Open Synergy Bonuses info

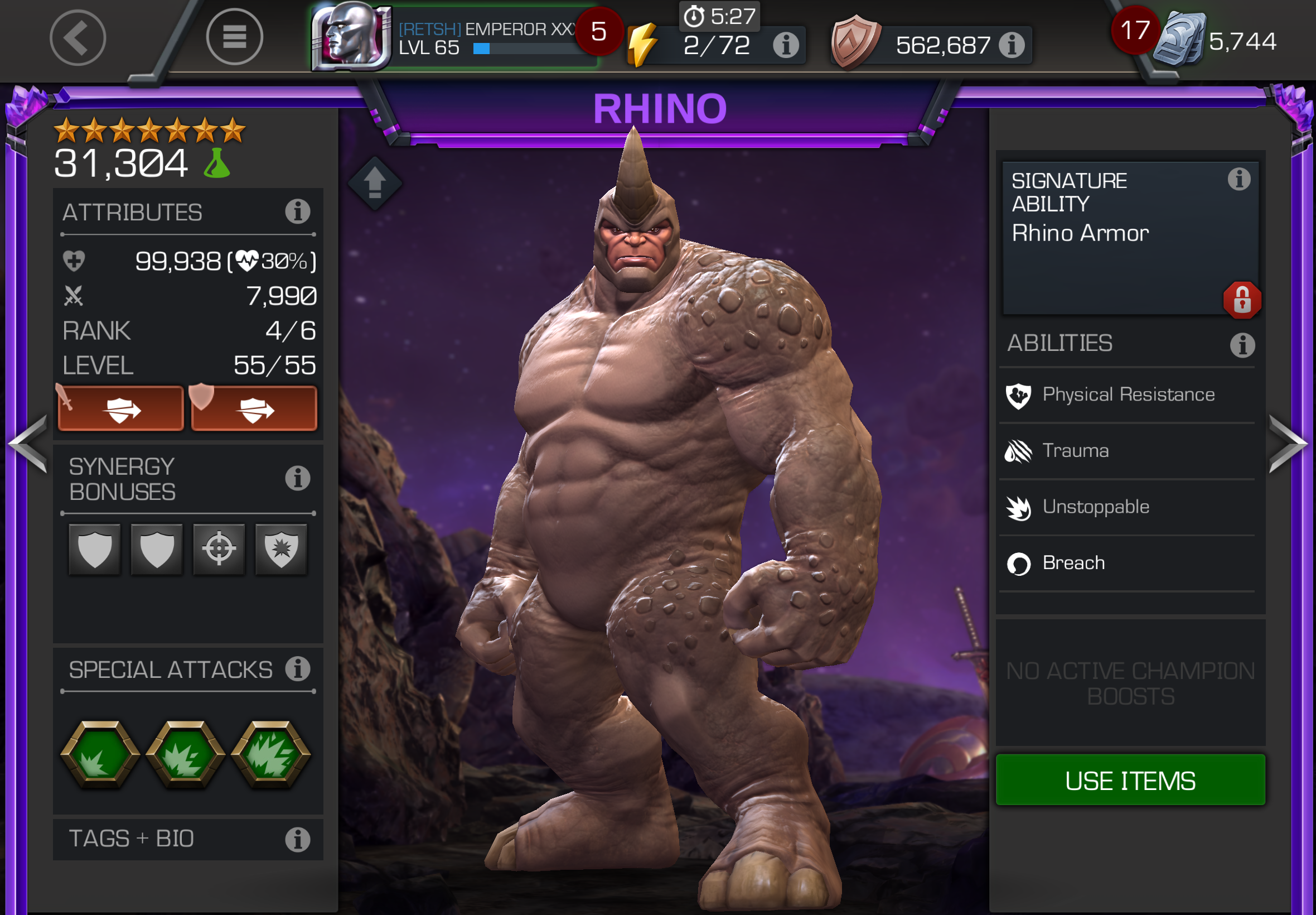point(297,478)
